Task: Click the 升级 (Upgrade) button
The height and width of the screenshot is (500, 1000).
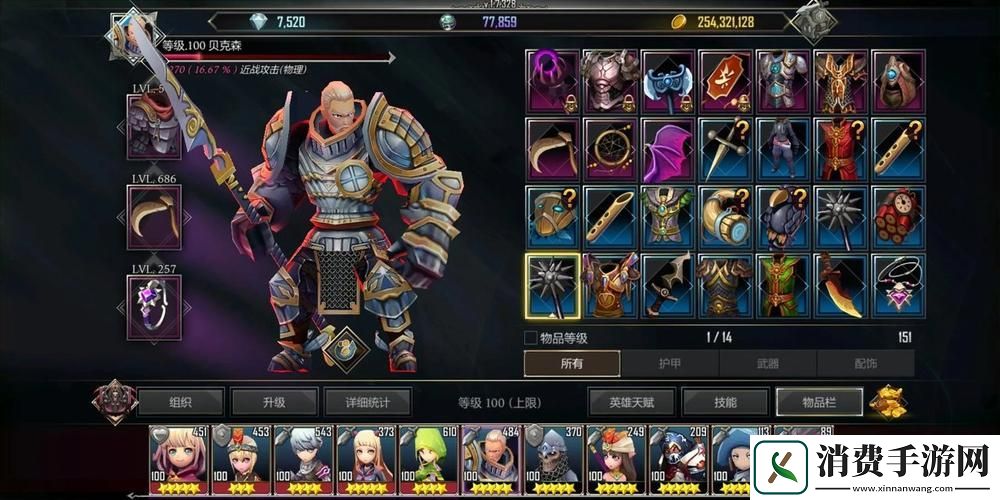Action: pyautogui.click(x=274, y=402)
